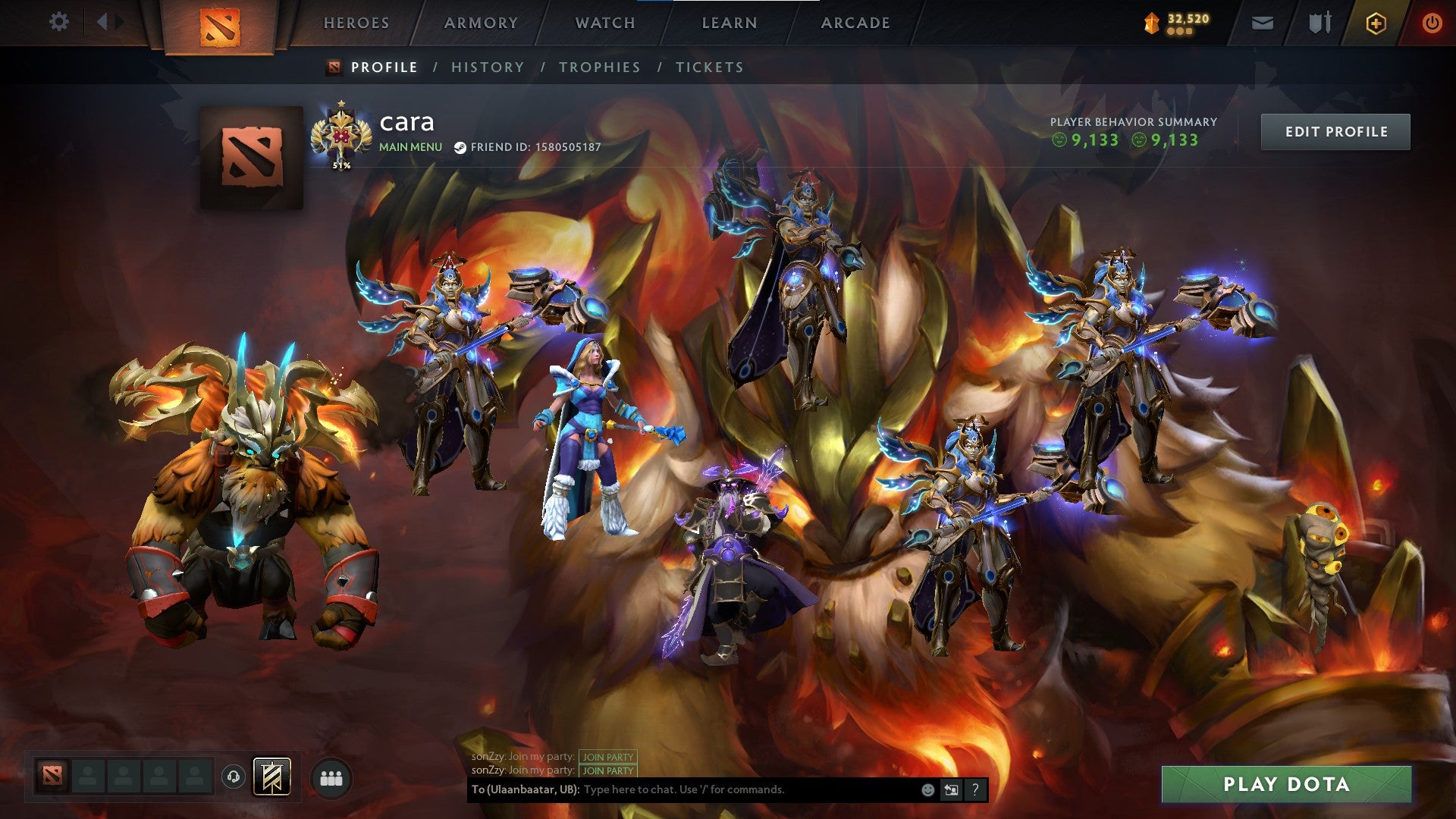
Task: Open the TROPHIES tab
Action: point(599,67)
